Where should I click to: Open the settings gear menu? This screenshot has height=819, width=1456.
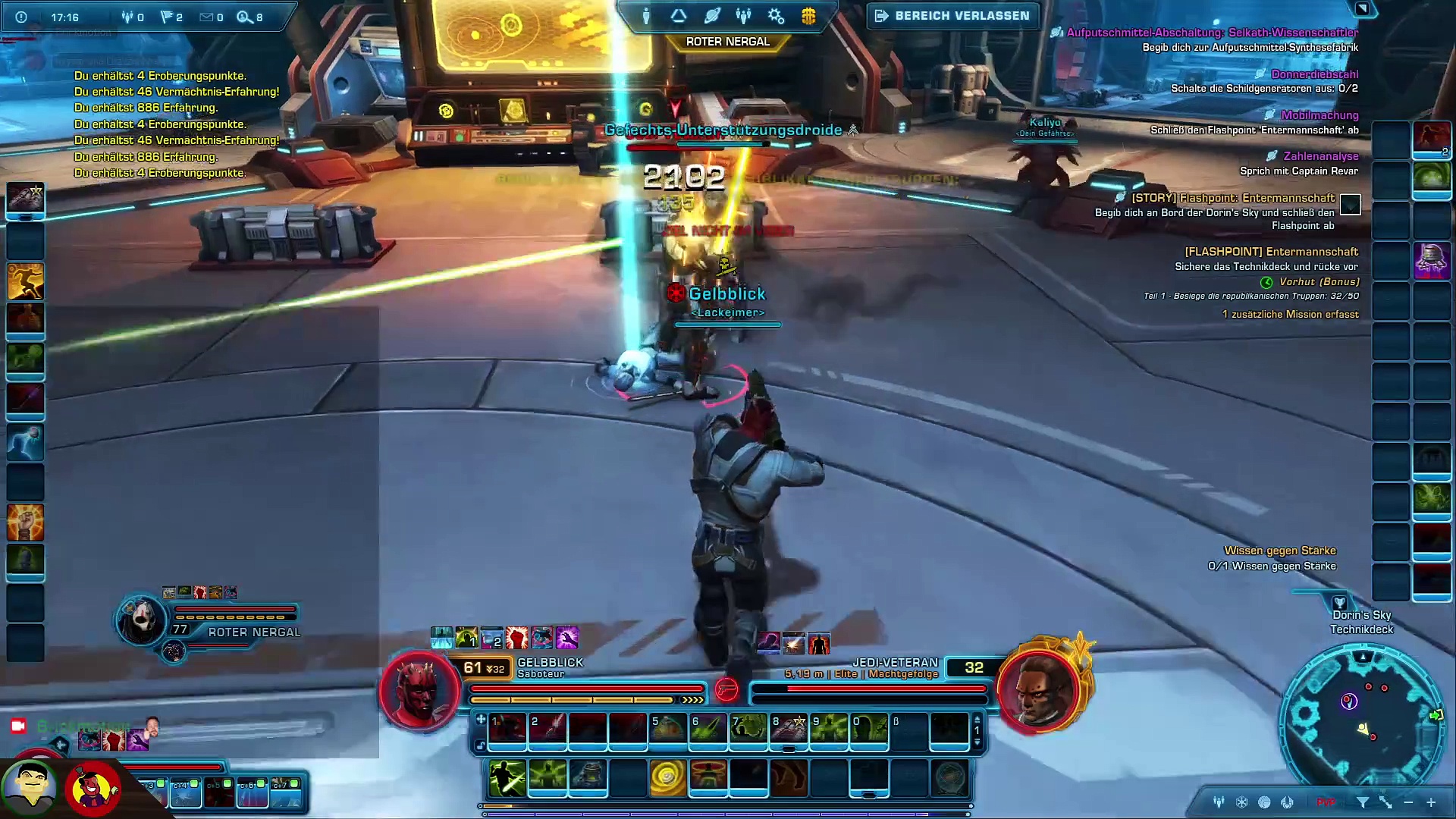(x=776, y=16)
